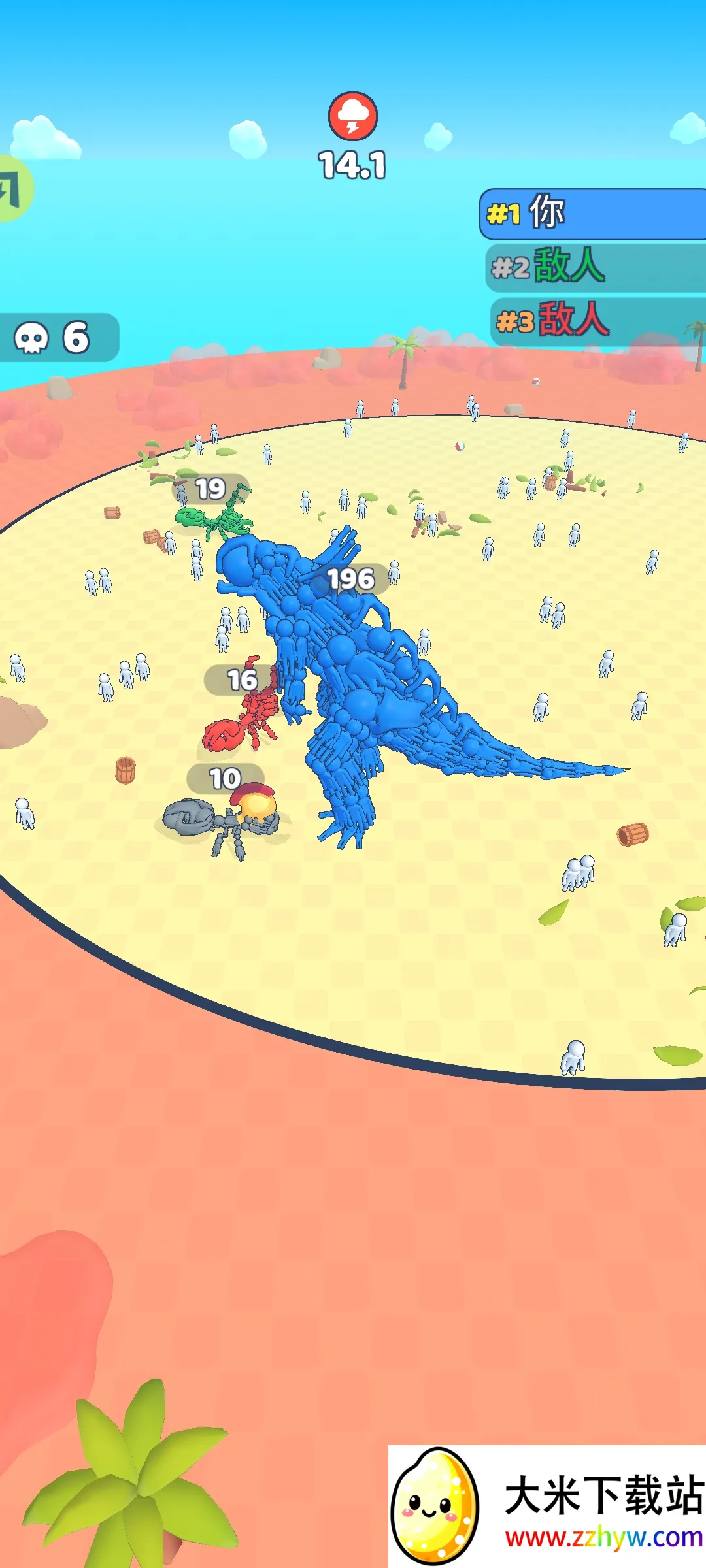Select the #3 red 敌人 leaderboard row

[596, 320]
